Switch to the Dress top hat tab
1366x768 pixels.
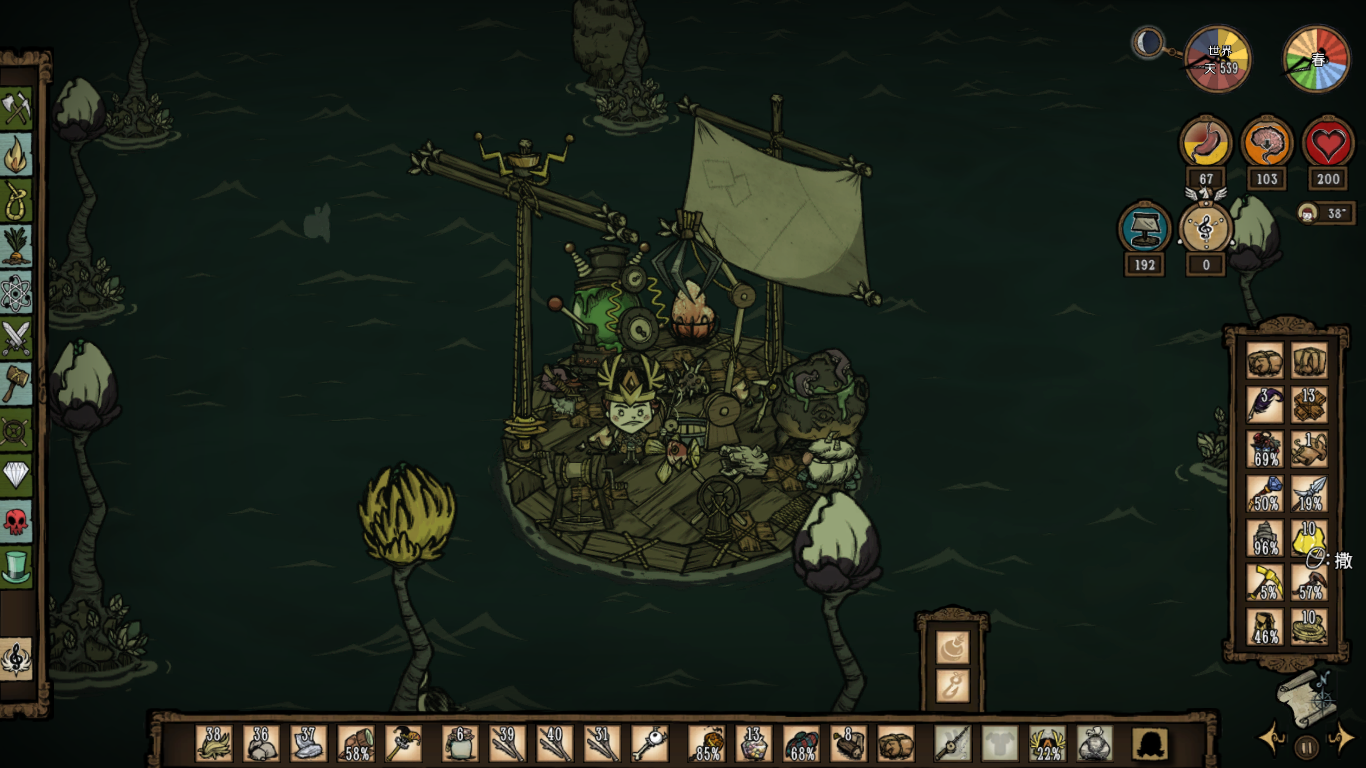[17, 567]
